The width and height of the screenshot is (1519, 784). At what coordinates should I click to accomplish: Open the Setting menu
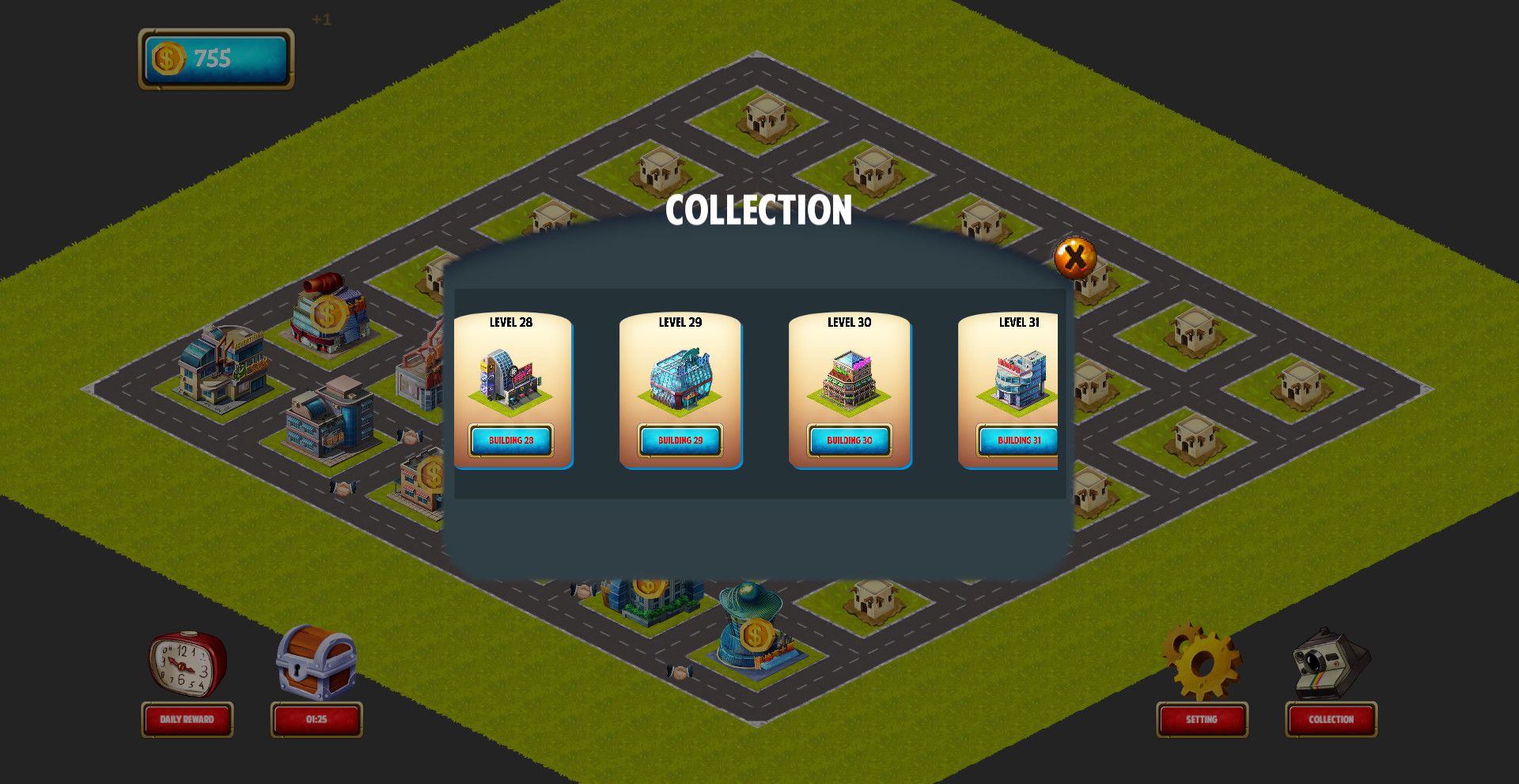tap(1202, 720)
